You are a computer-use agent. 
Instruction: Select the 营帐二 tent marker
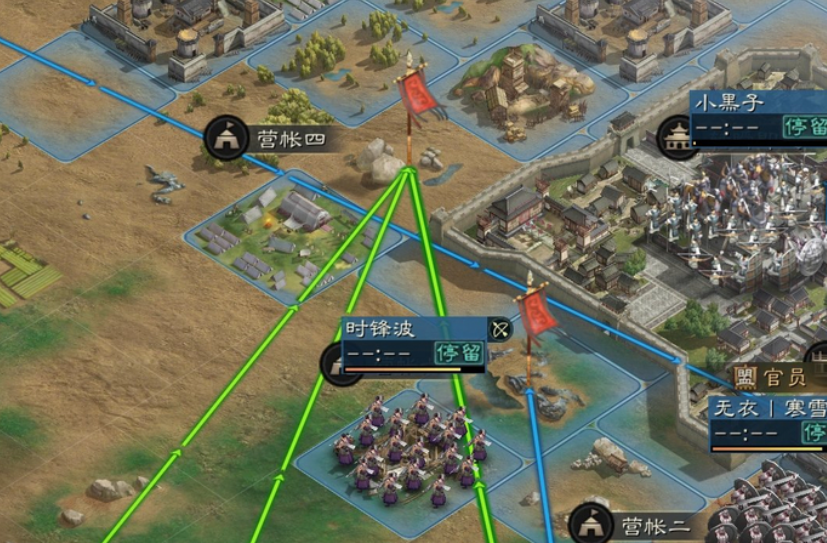coord(591,525)
